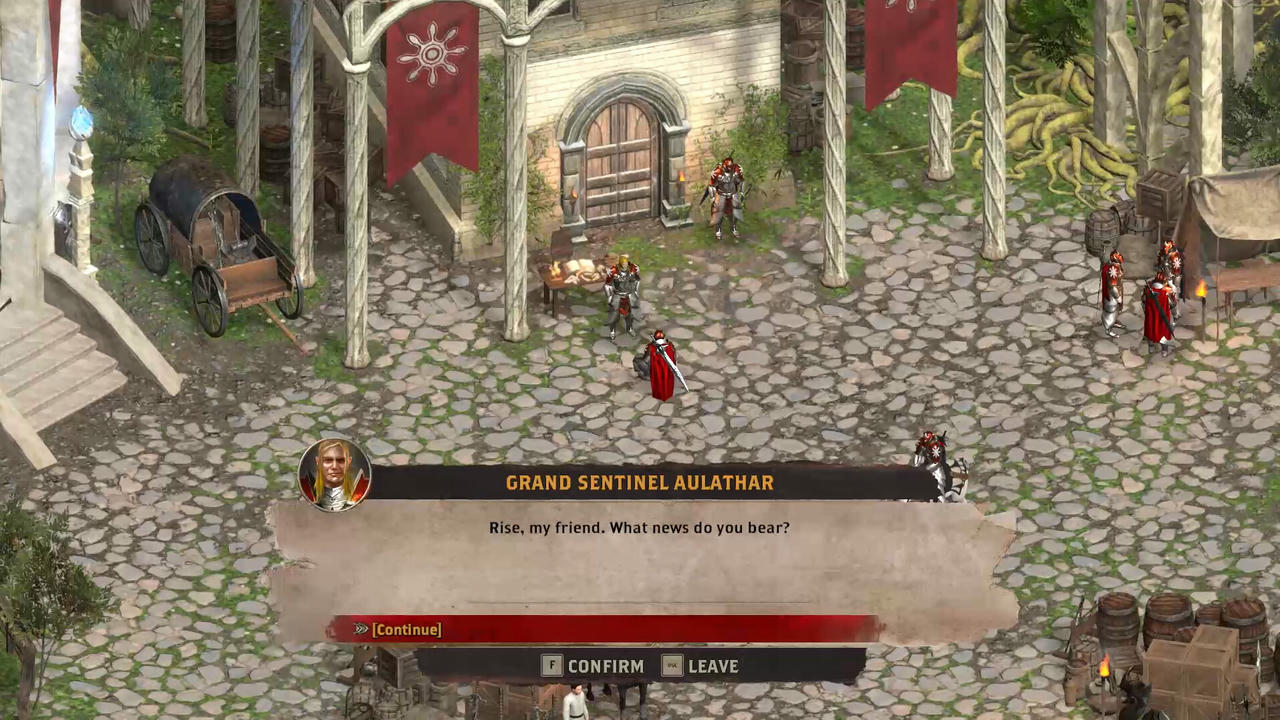Click the Grand Sentinel Aulathar portrait
Image resolution: width=1280 pixels, height=720 pixels.
[334, 475]
